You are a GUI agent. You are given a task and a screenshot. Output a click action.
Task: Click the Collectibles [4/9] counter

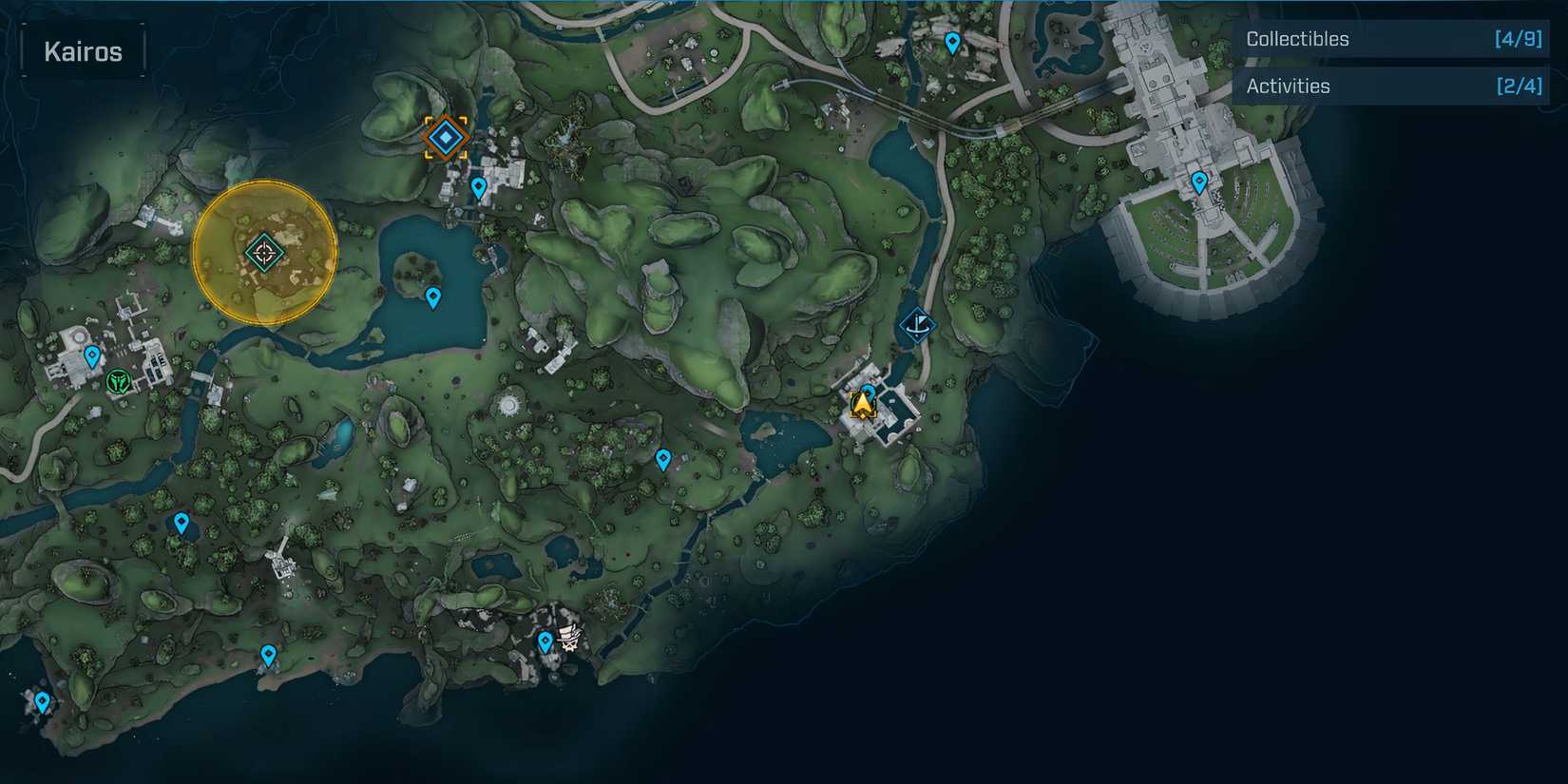click(x=1518, y=39)
